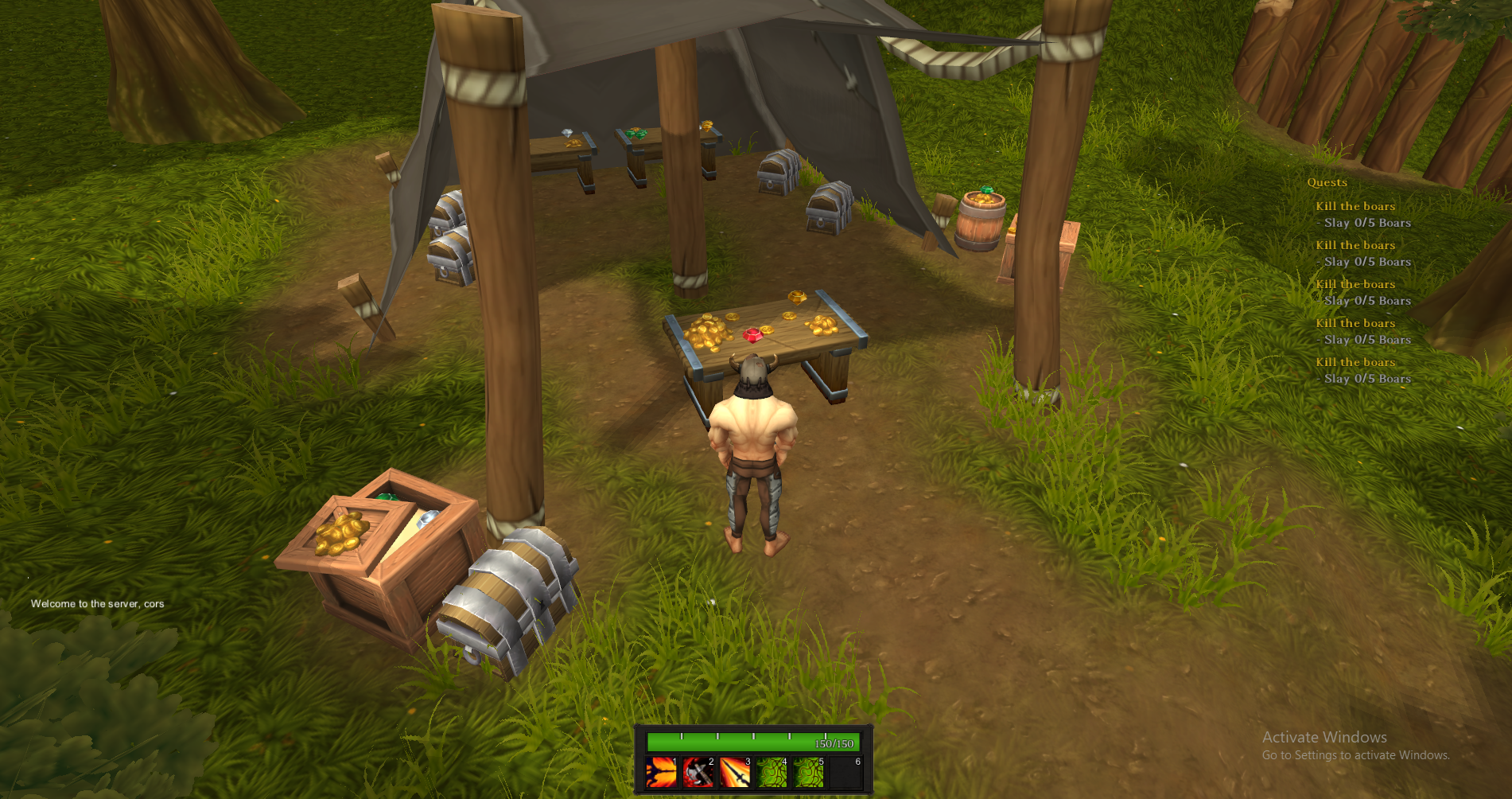Click the 'Welcome to the server' chat message
Viewport: 1512px width, 799px height.
click(98, 604)
